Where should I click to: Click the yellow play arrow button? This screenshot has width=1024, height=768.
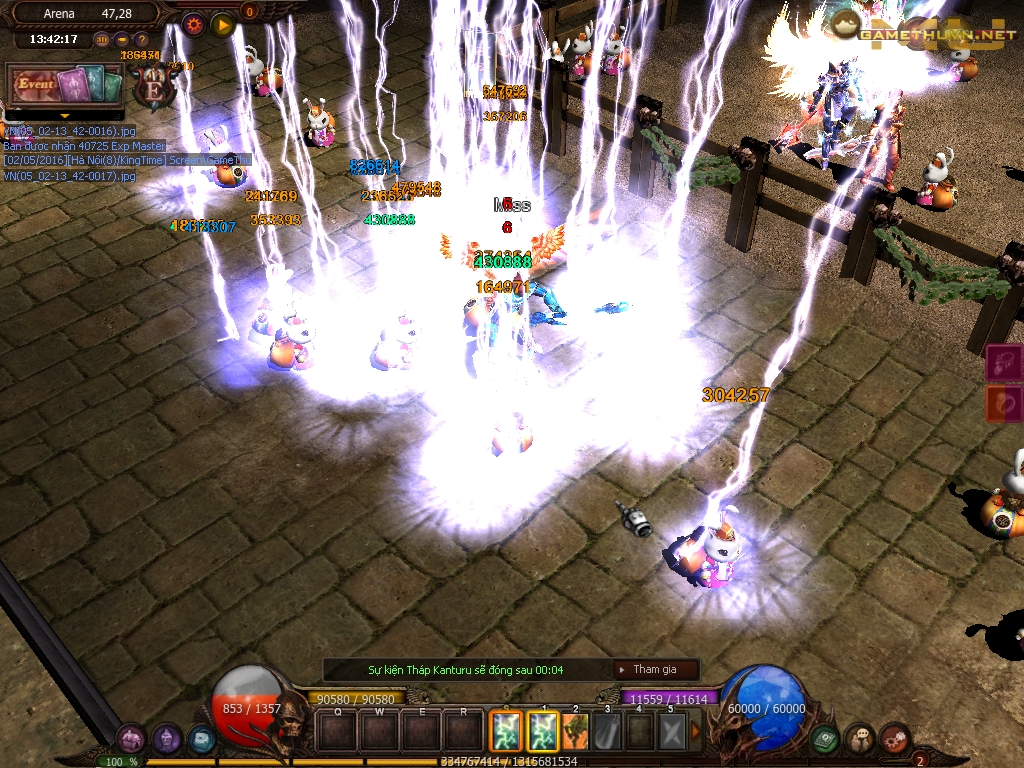[222, 24]
